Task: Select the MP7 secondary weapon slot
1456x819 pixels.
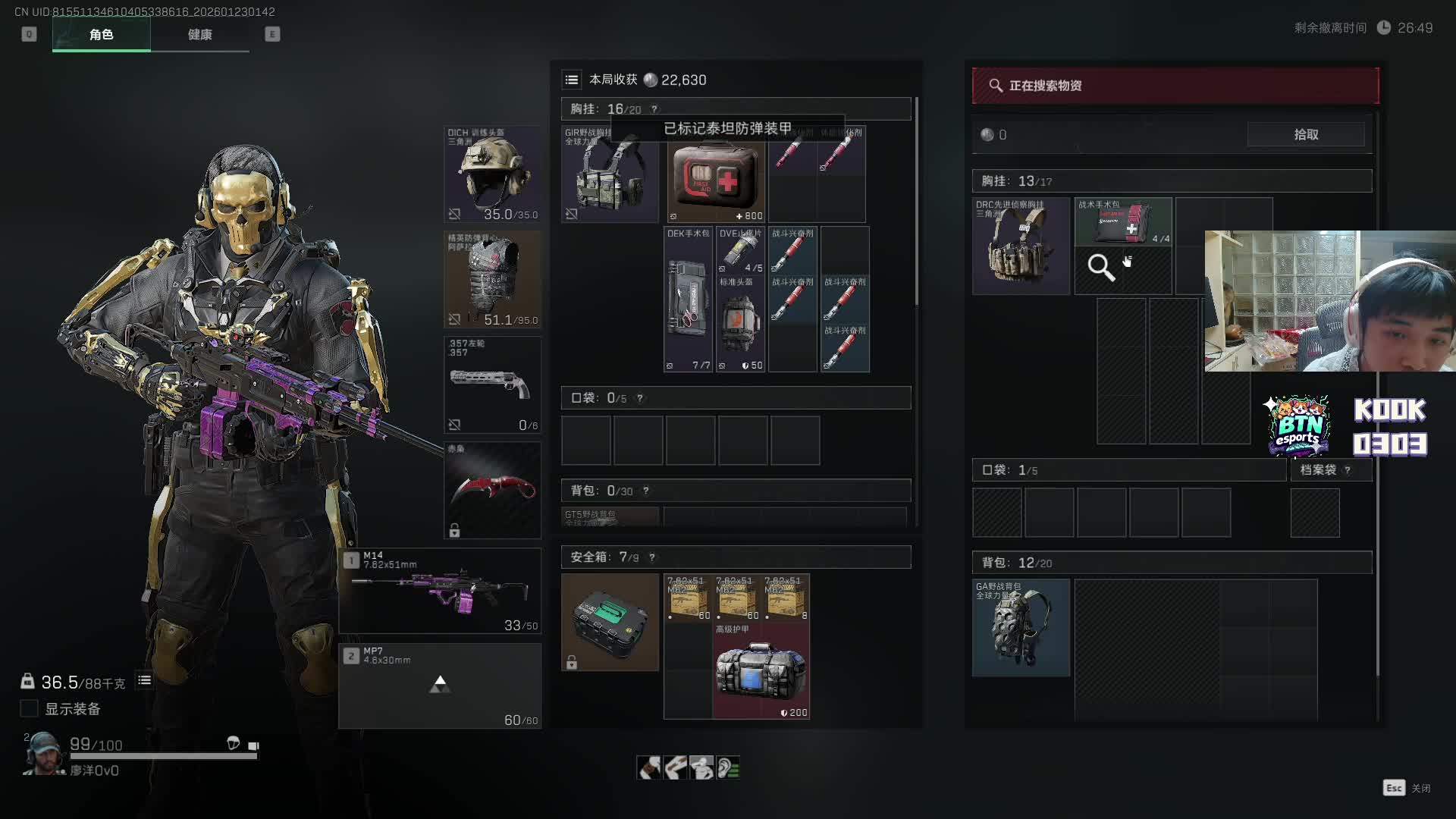Action: (440, 686)
